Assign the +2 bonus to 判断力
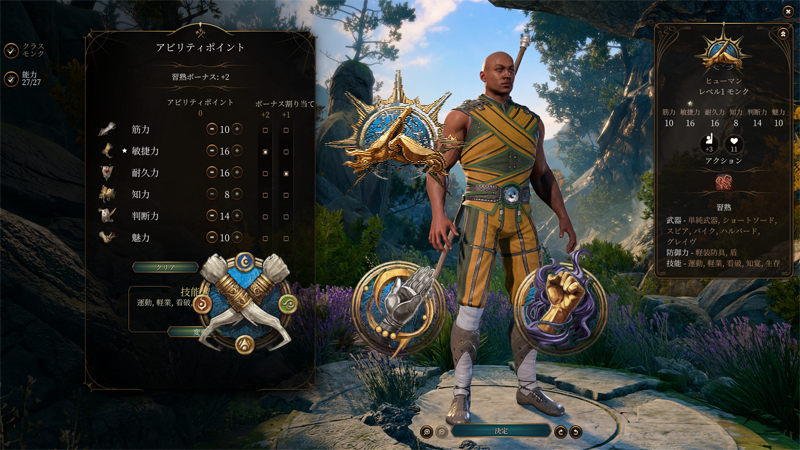800x450 pixels. coord(264,216)
